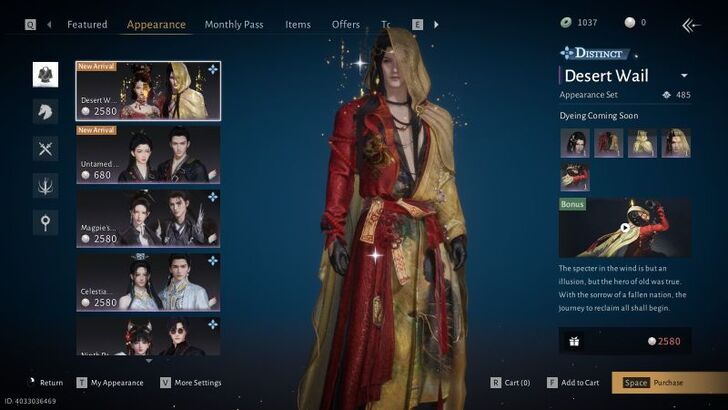Click the back arrow at top right
Viewport: 728px width, 410px height.
(x=690, y=24)
